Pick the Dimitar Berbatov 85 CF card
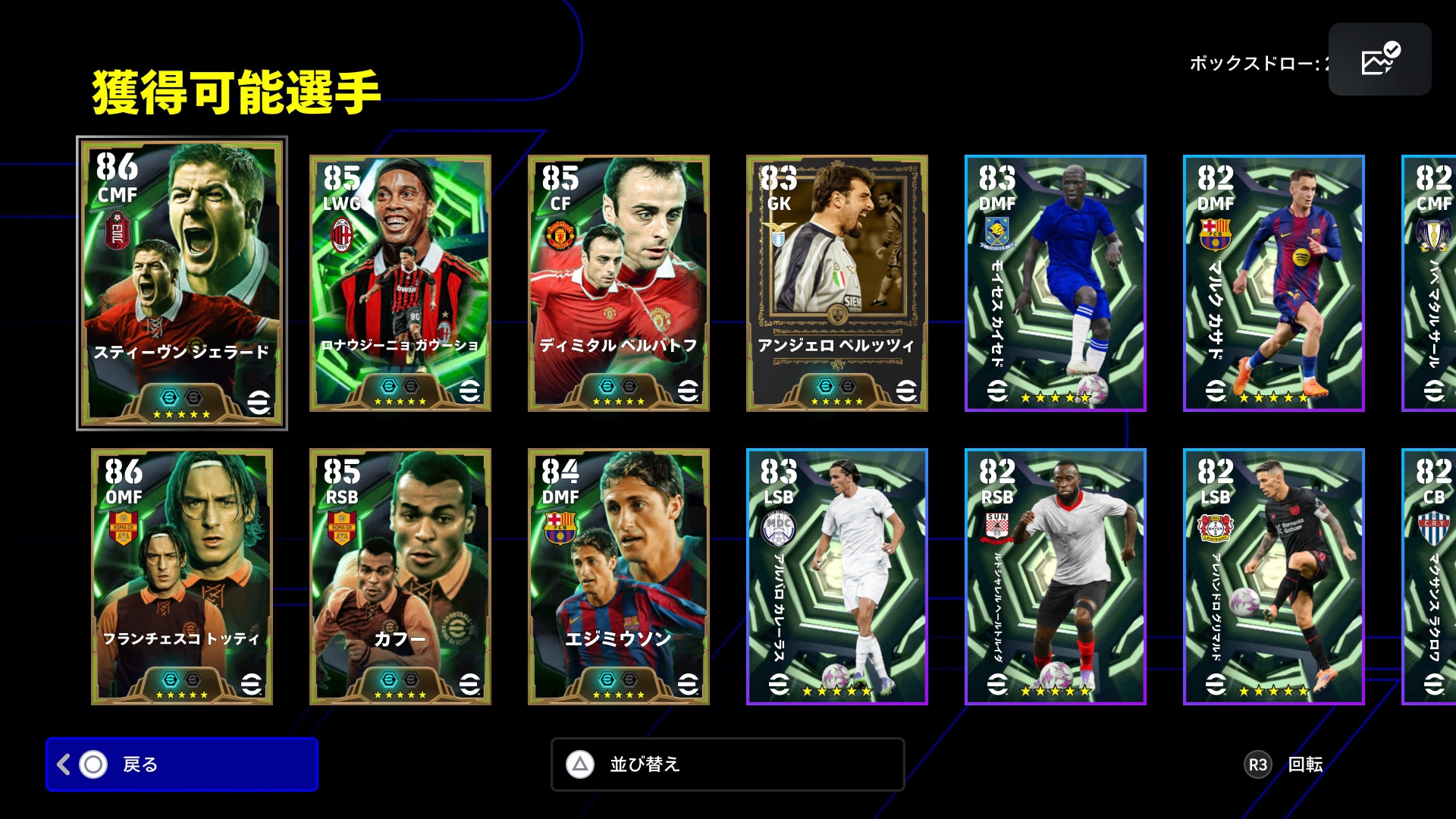This screenshot has width=1456, height=819. (619, 283)
